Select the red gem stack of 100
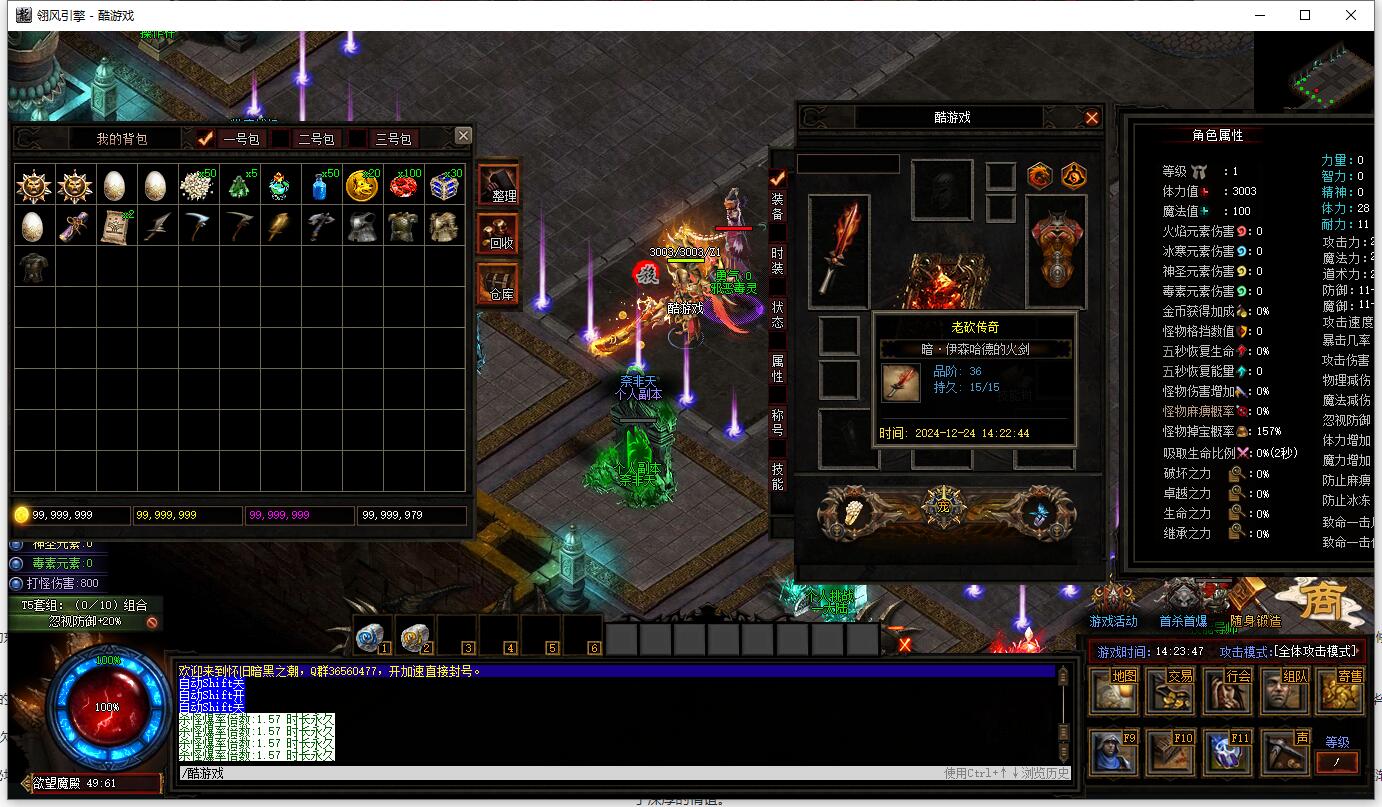The width and height of the screenshot is (1382, 807). click(x=404, y=185)
